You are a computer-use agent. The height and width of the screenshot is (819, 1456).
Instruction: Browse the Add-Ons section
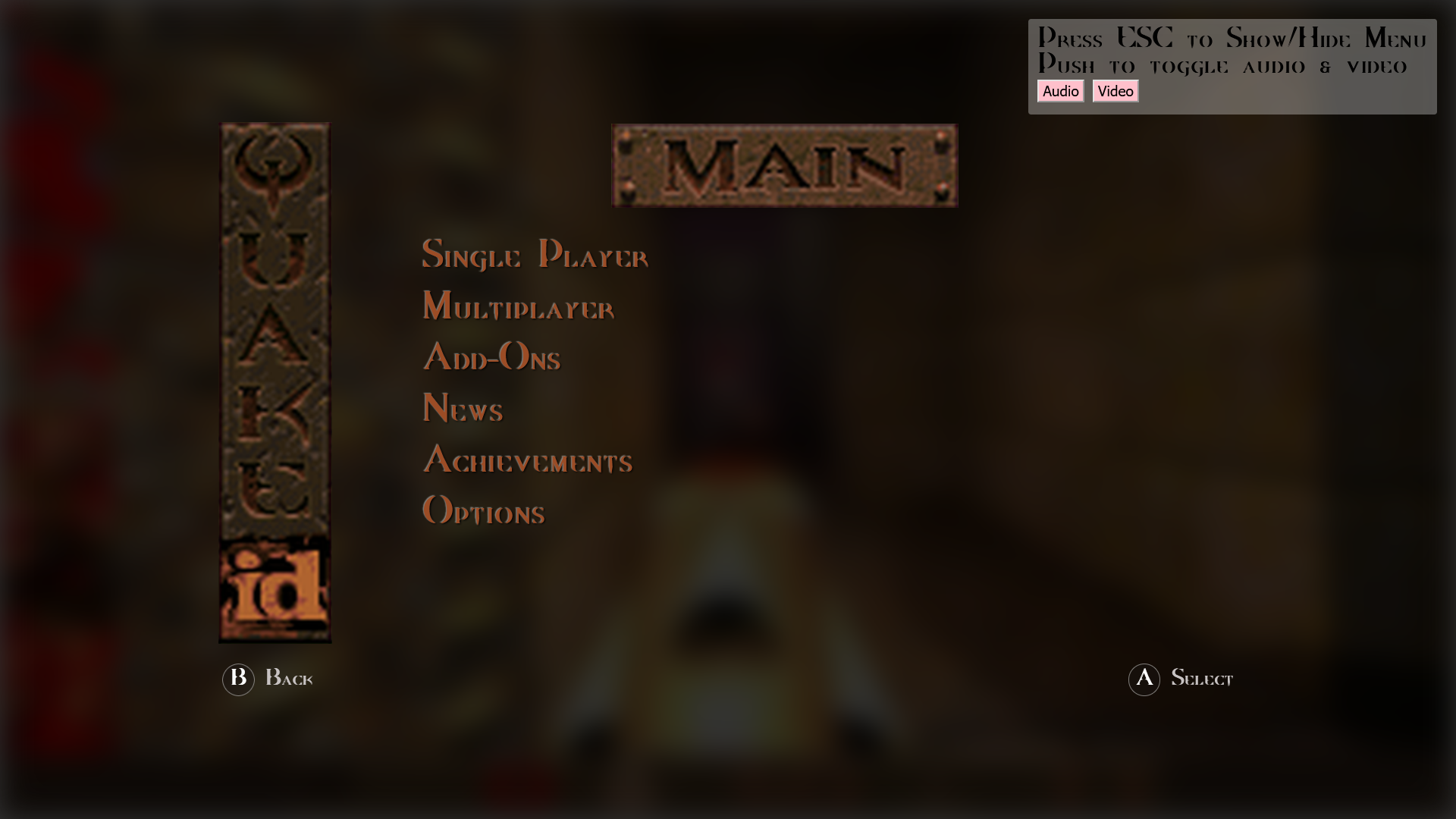(x=491, y=358)
